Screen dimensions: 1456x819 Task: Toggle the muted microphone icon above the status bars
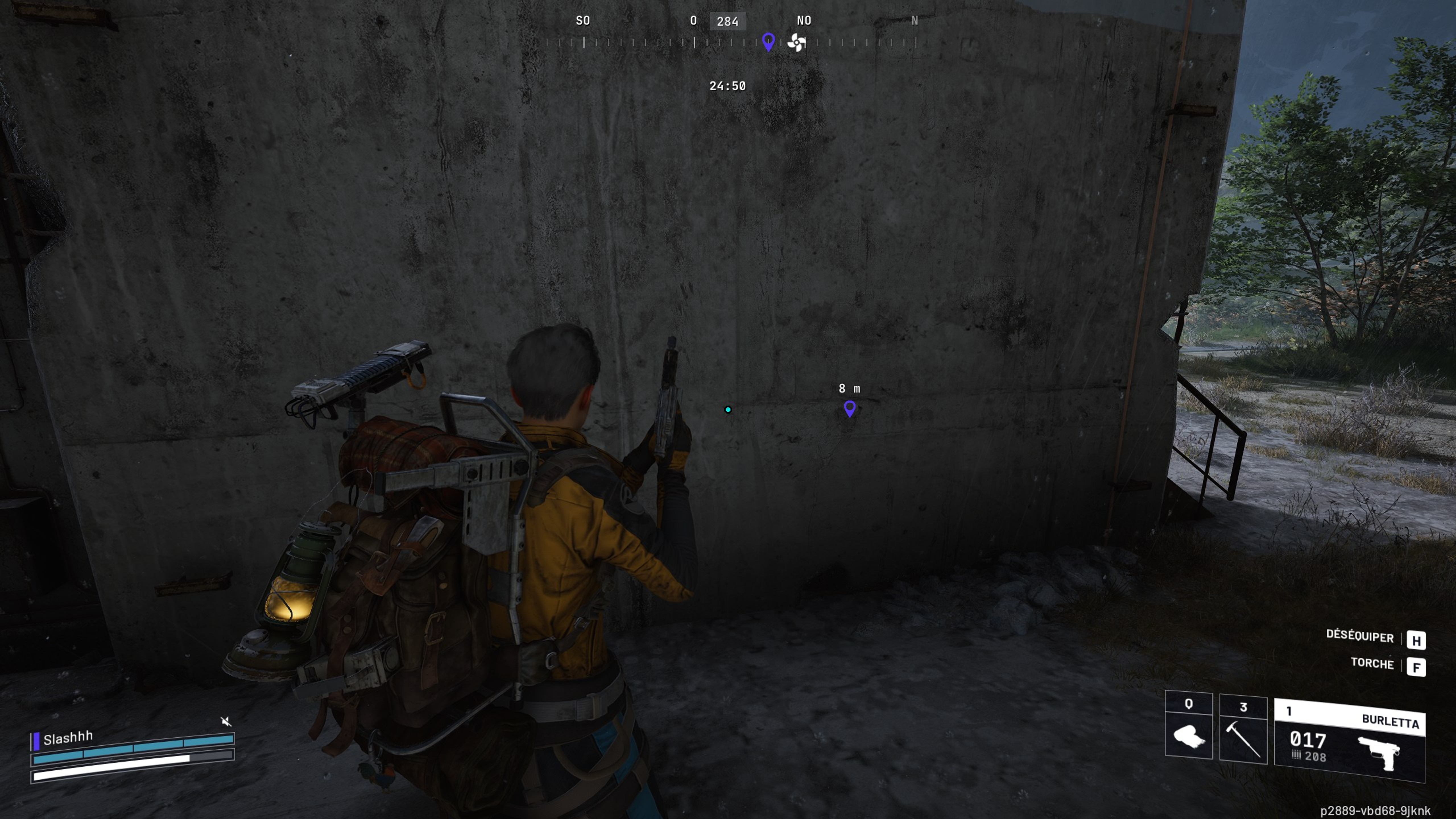(226, 721)
